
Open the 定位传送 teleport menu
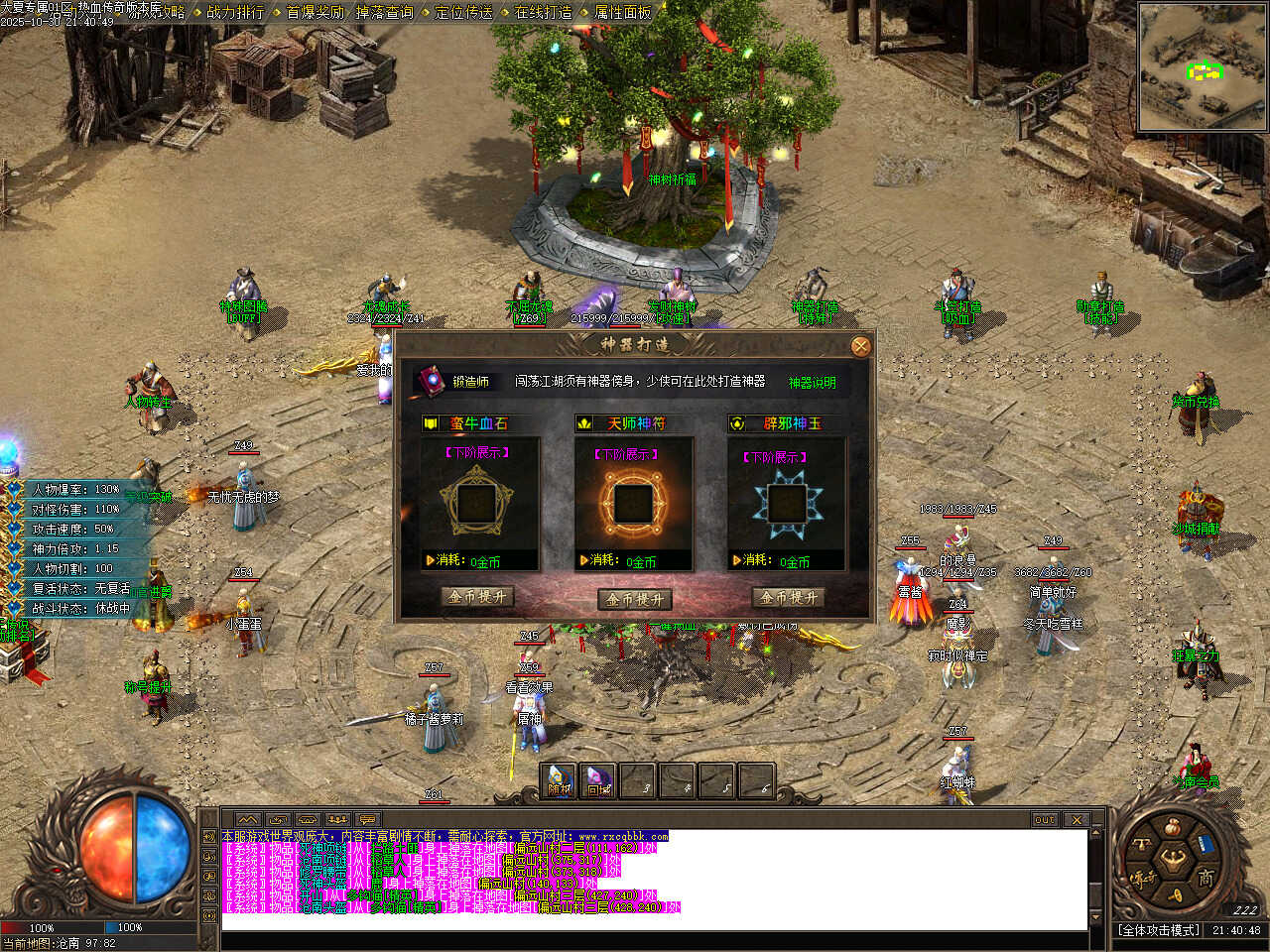click(463, 13)
